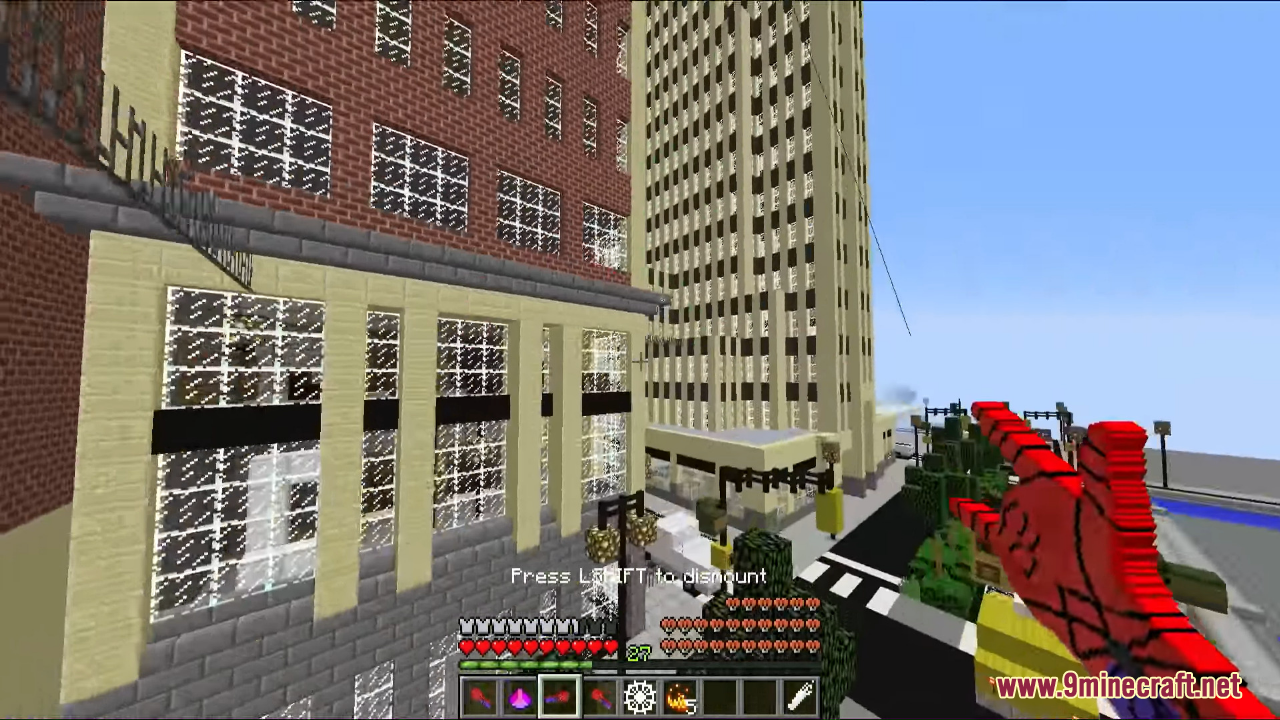This screenshot has height=720, width=1280.
Task: Click the armor bar above the hearts
Action: pos(525,626)
